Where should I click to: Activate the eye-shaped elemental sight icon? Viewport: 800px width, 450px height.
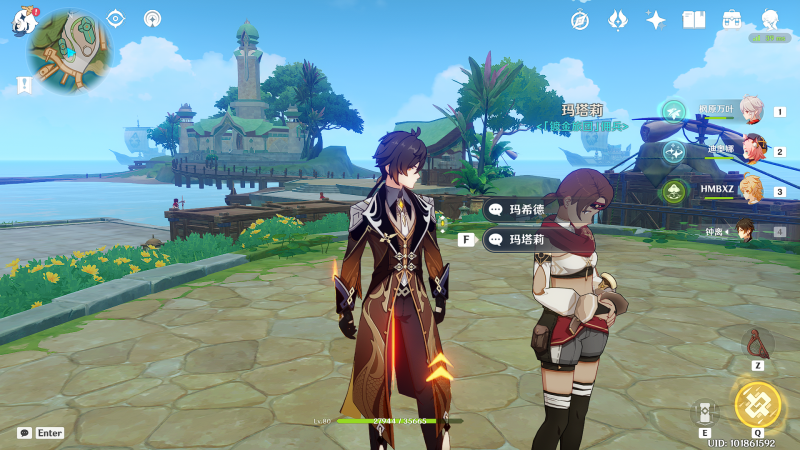click(115, 18)
